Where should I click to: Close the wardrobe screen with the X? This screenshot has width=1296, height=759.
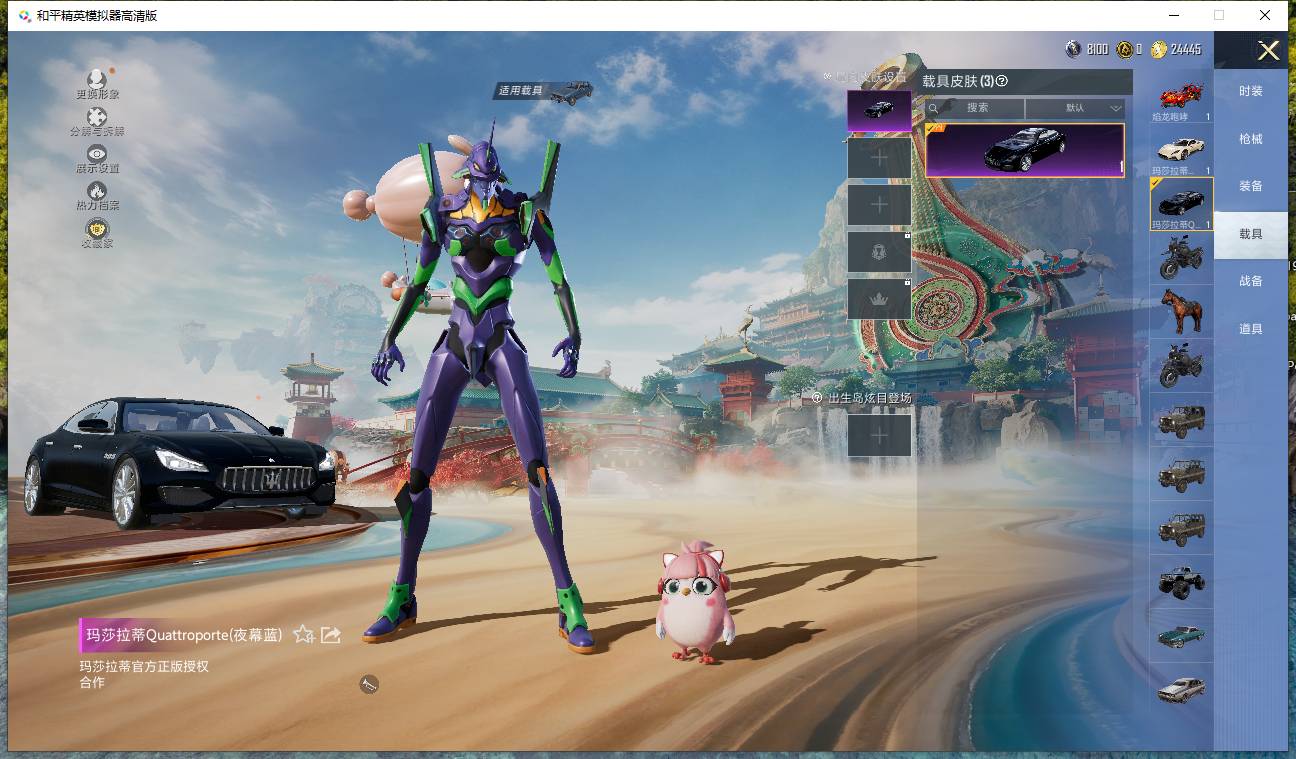click(1268, 51)
